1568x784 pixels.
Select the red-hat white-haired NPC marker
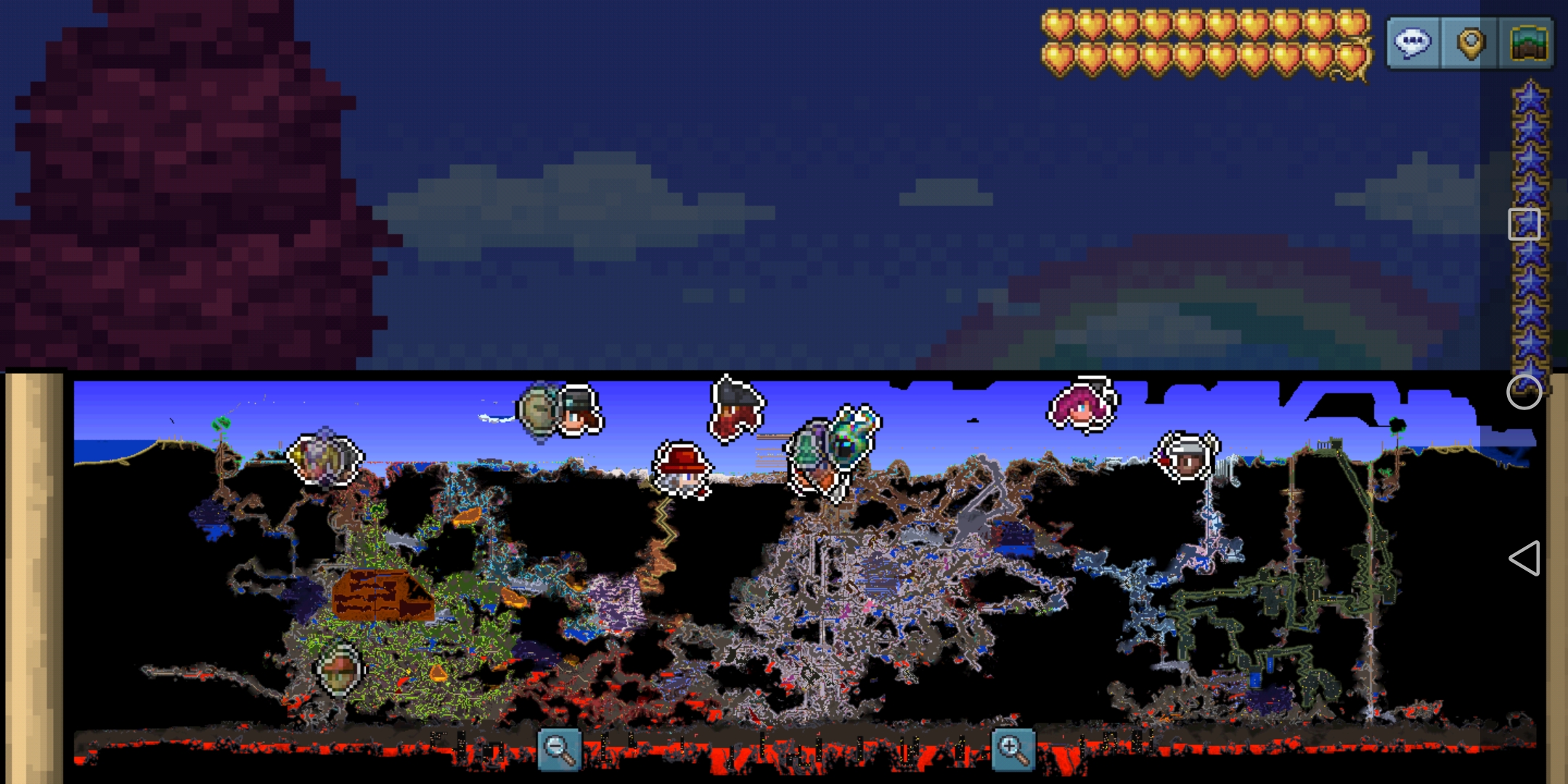click(x=682, y=470)
